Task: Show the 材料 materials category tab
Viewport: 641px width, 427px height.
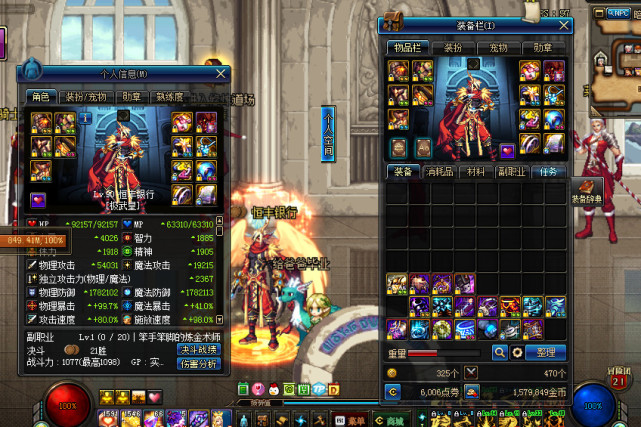Action: (475, 172)
